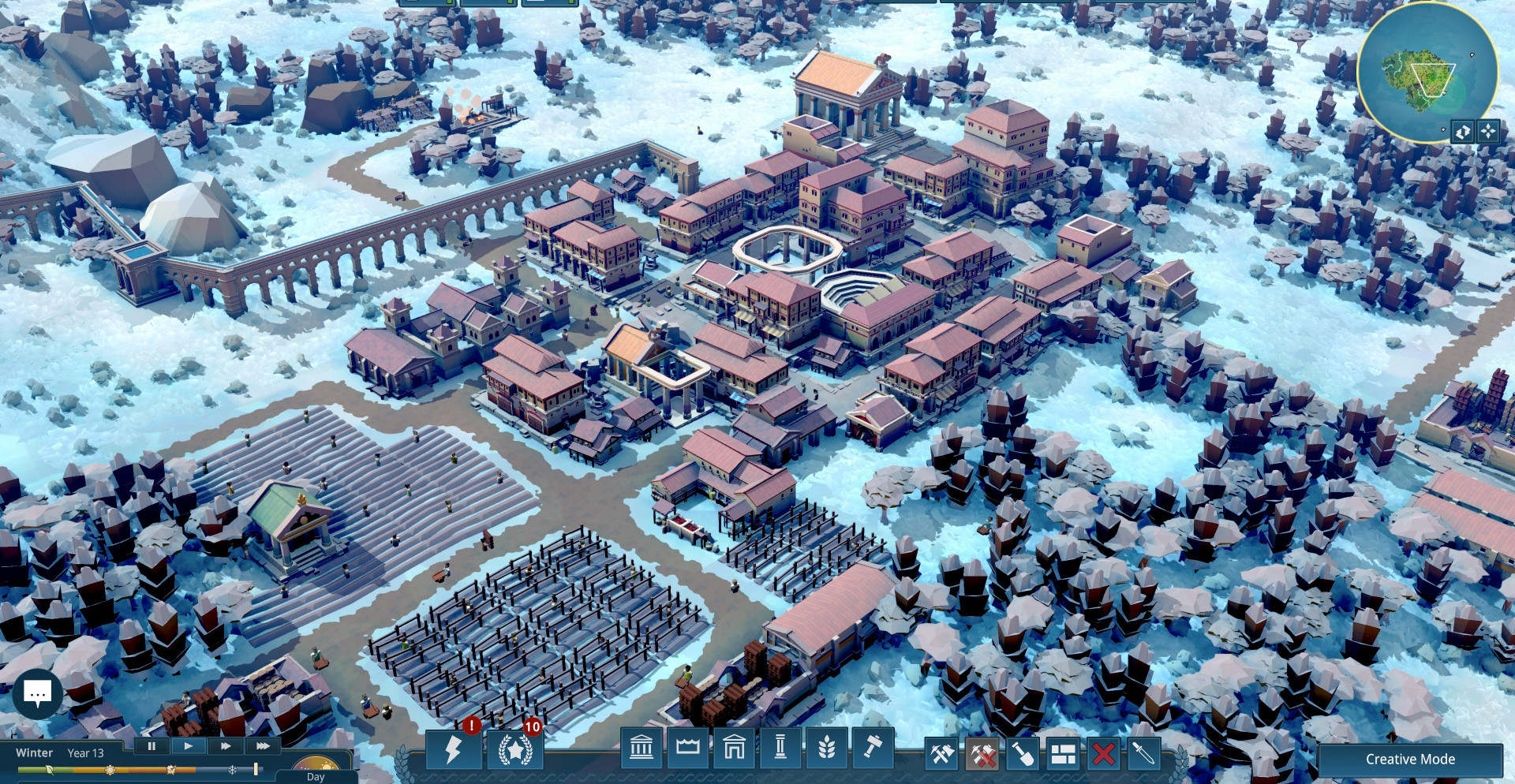Select the cancel harvest tool
1515x784 pixels.
coord(982,755)
